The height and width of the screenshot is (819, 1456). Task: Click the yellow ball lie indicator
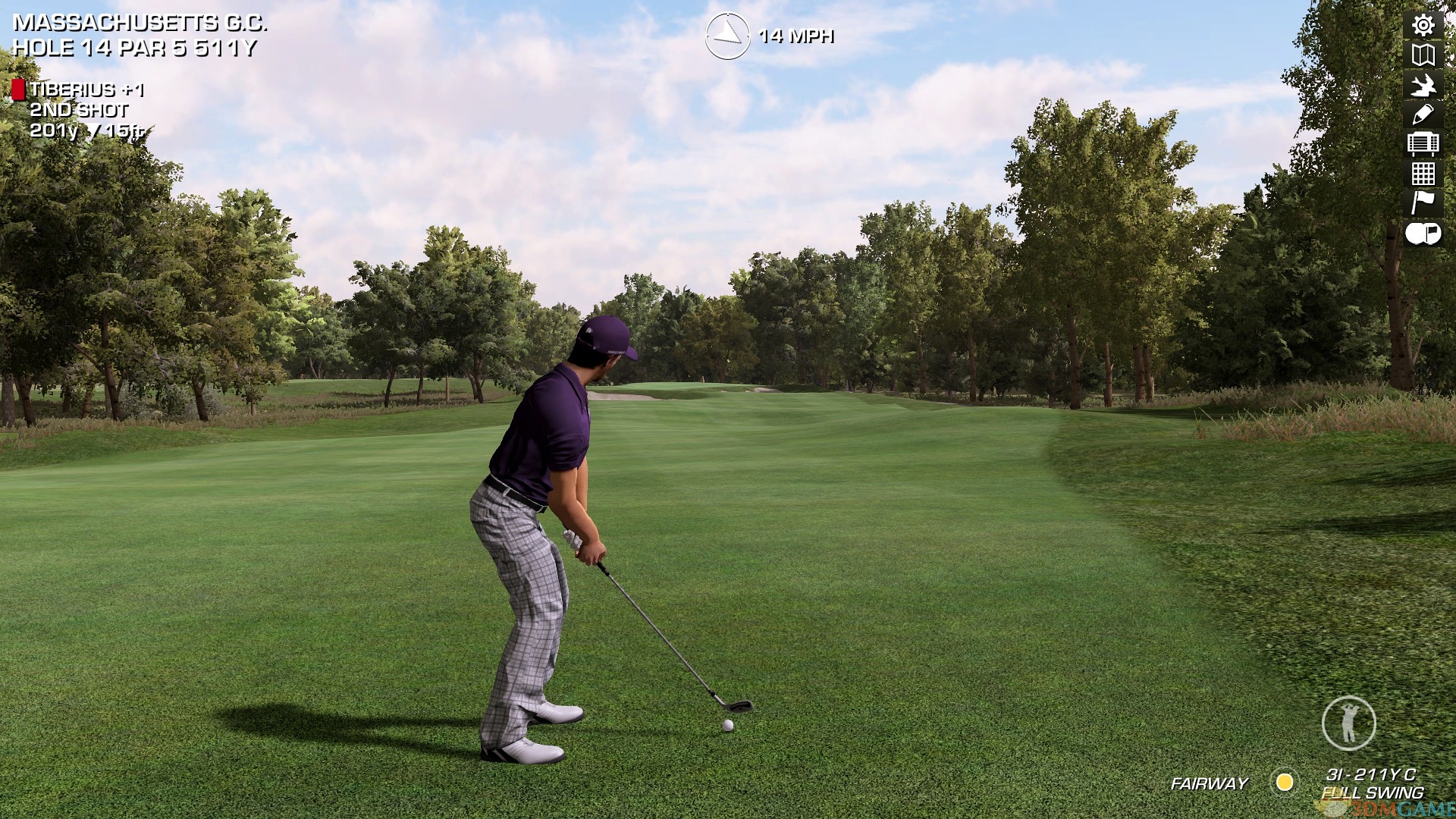pyautogui.click(x=1285, y=782)
